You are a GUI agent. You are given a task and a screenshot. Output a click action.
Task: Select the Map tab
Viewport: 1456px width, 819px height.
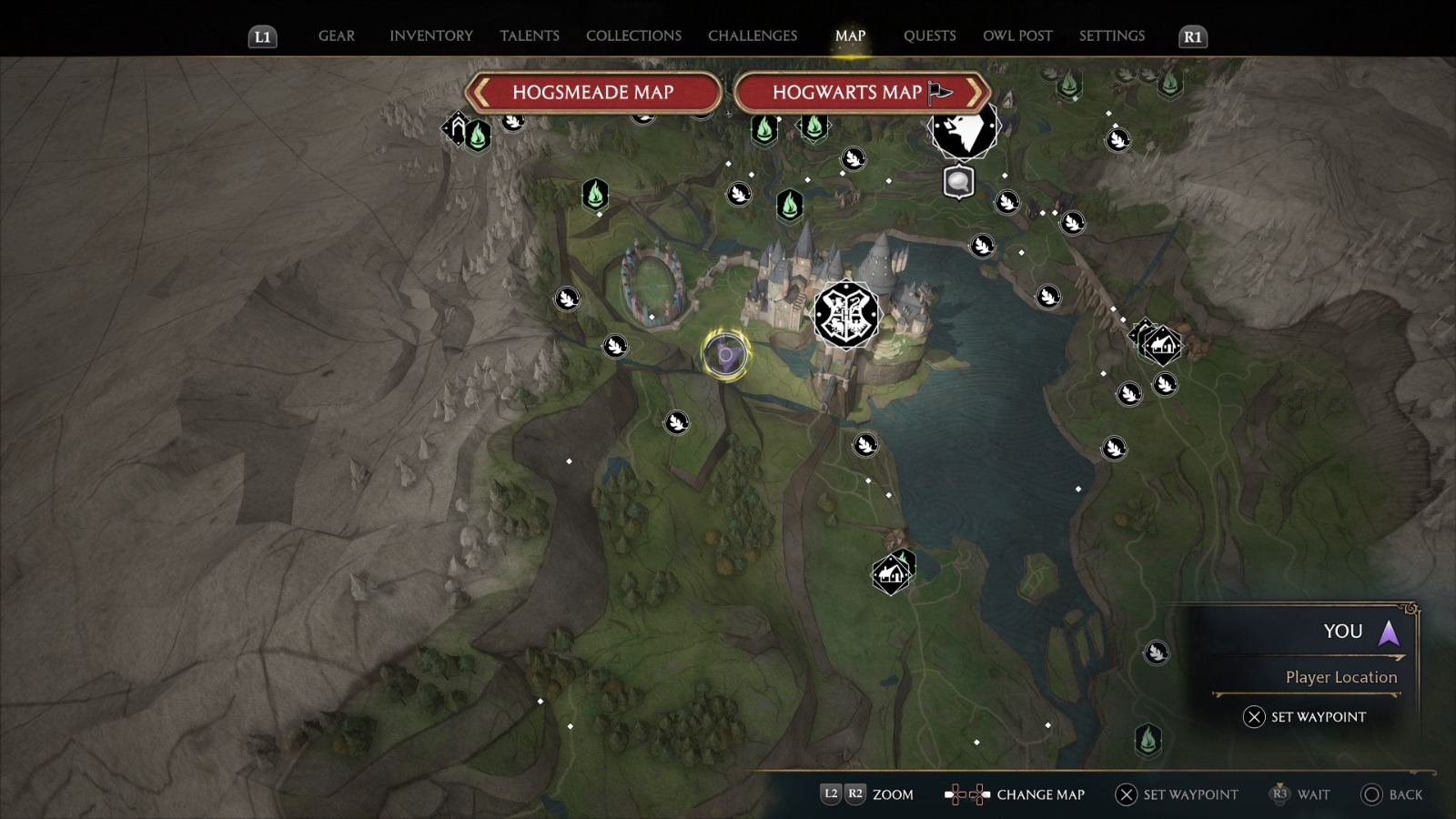(x=850, y=35)
